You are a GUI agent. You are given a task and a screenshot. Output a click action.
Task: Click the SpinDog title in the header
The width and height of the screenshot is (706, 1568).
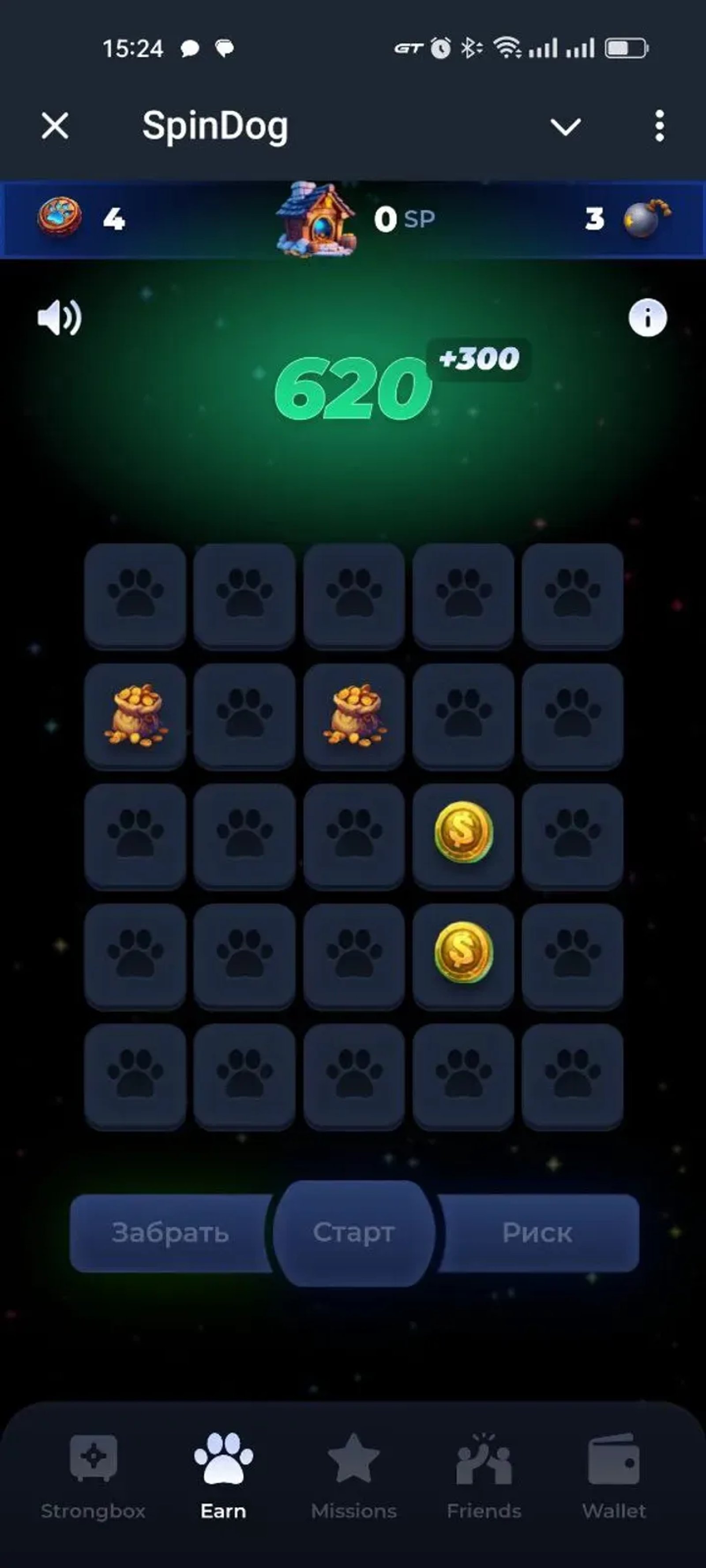[214, 127]
